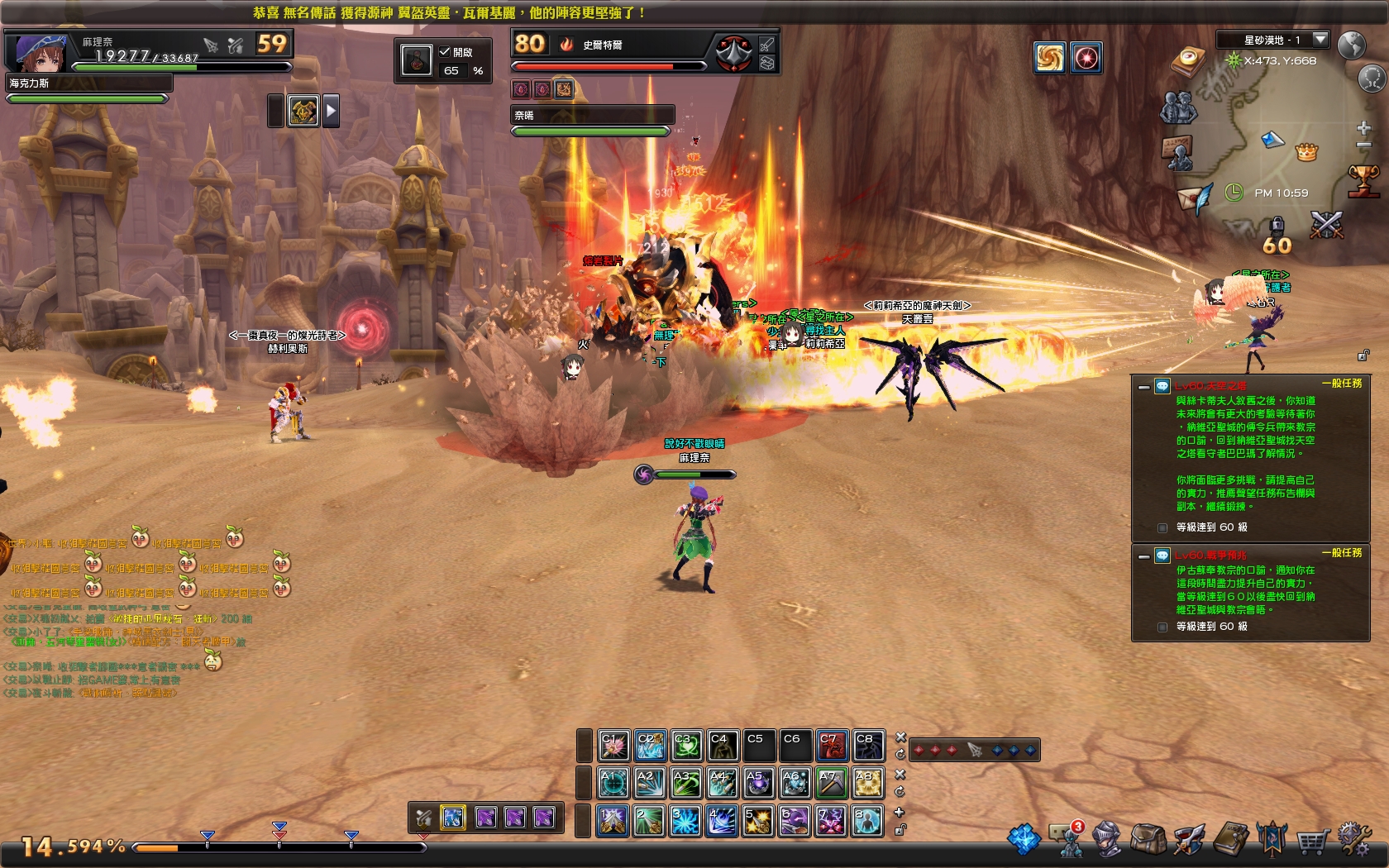Viewport: 1389px width, 868px height.
Task: Open the channel dropdown 星砂漠地 - 1
Action: tap(1320, 39)
